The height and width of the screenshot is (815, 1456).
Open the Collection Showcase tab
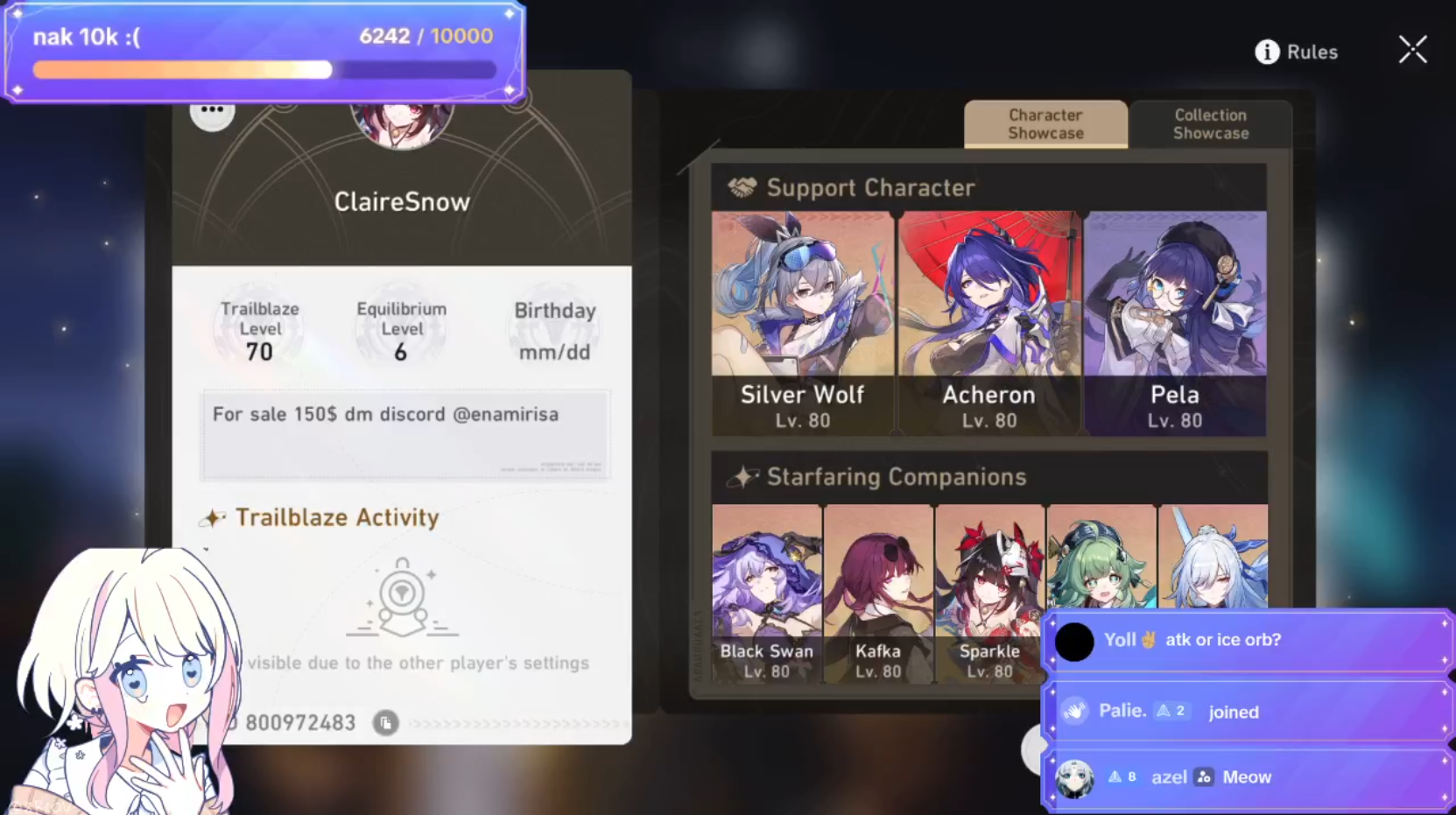pyautogui.click(x=1210, y=124)
